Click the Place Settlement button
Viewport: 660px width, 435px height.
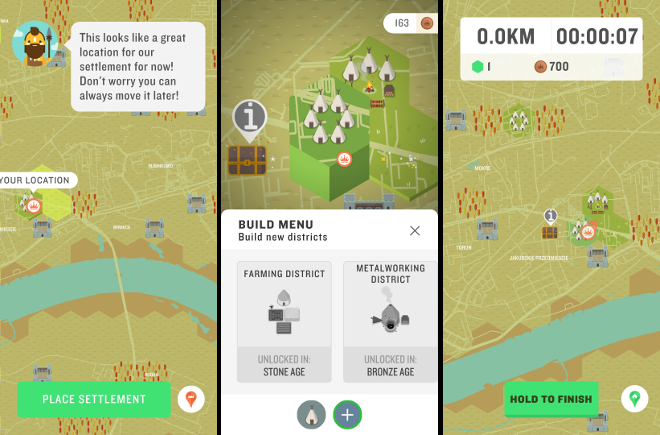click(x=94, y=399)
